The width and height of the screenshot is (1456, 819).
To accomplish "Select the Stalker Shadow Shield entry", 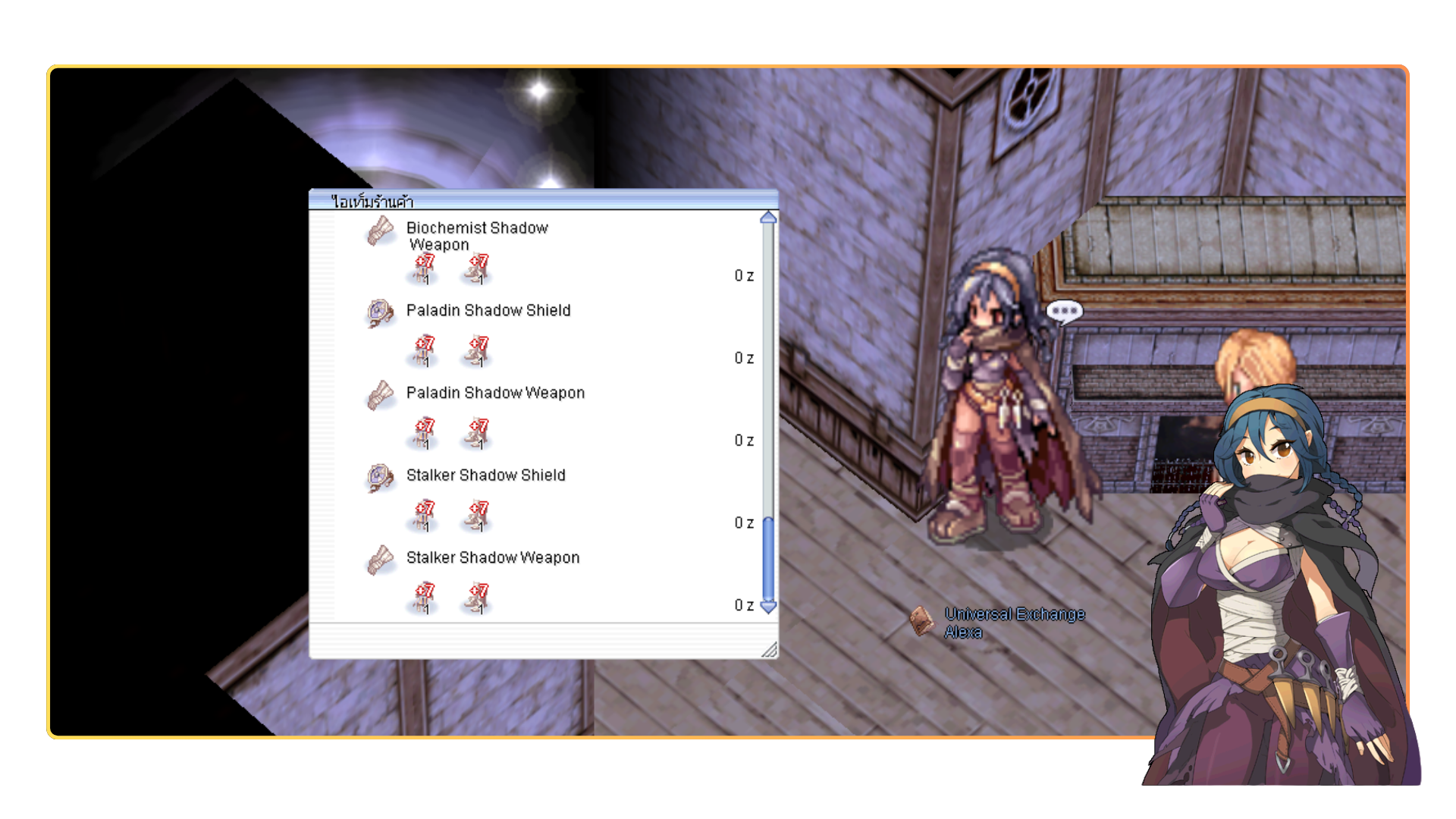I will click(485, 475).
